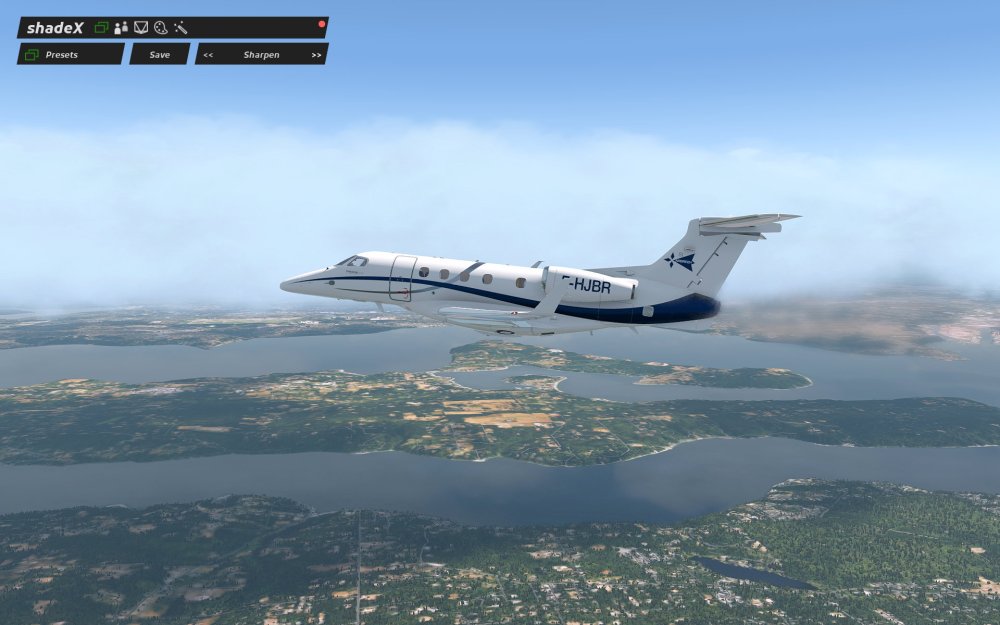Select the envelope-shaped icon in shadeX
This screenshot has height=625, width=1000.
tap(141, 28)
